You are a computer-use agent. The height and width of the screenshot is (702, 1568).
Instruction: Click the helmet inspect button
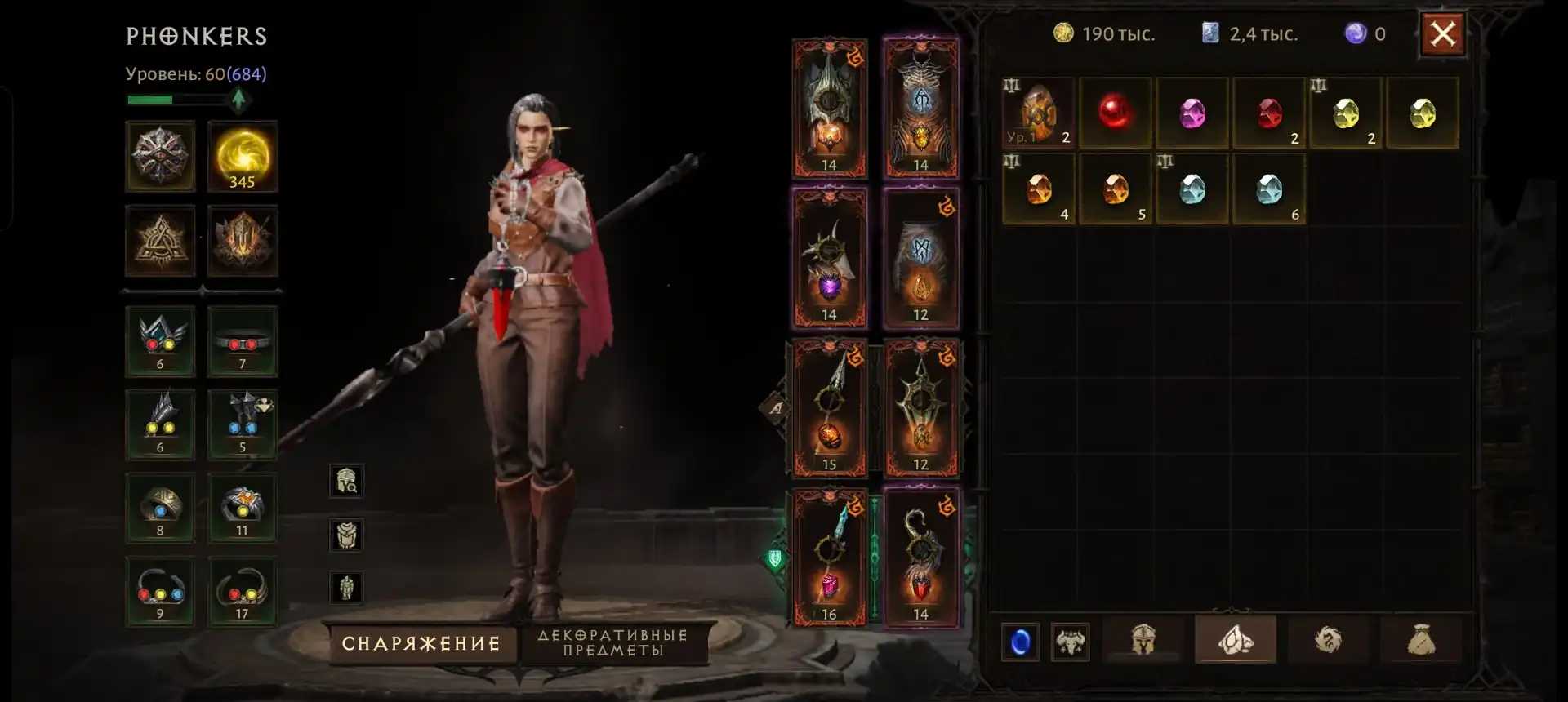pyautogui.click(x=346, y=482)
